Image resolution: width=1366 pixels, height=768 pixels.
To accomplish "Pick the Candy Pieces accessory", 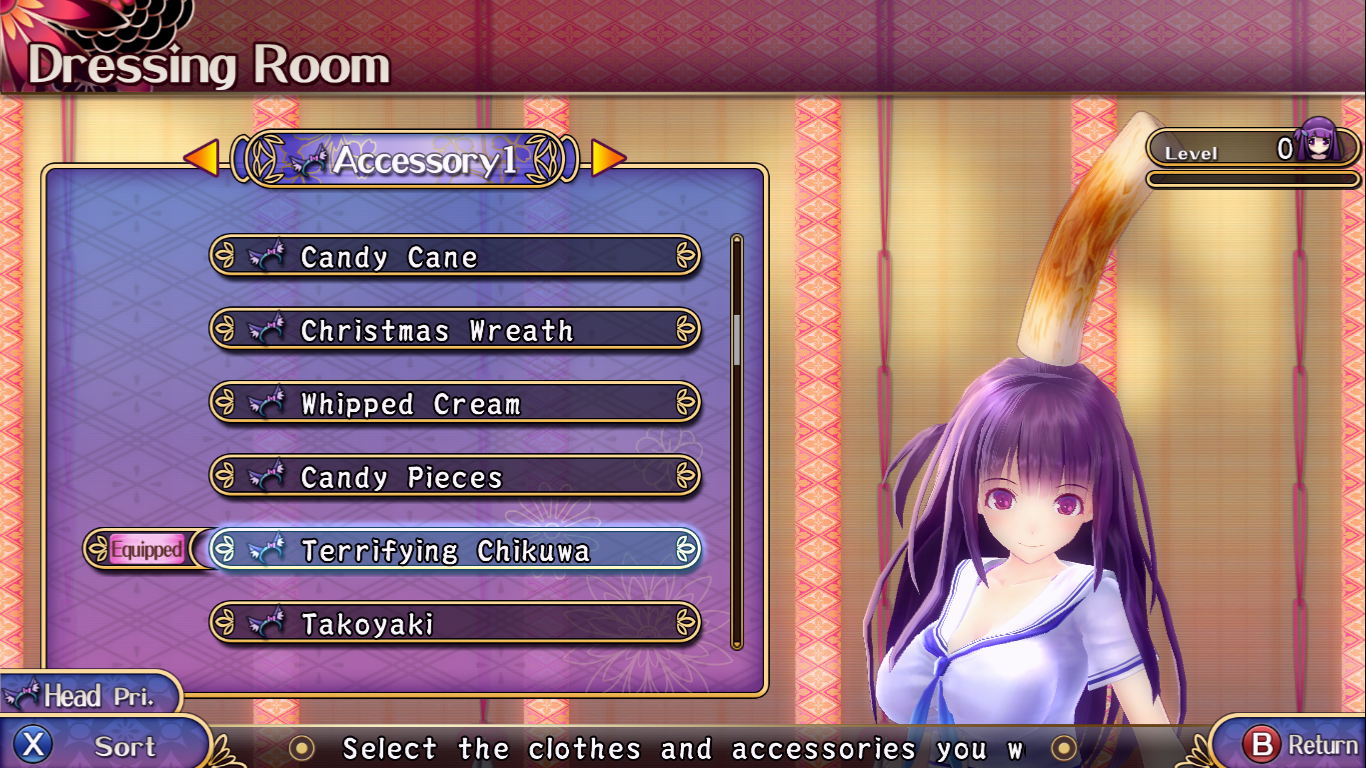I will [x=455, y=477].
